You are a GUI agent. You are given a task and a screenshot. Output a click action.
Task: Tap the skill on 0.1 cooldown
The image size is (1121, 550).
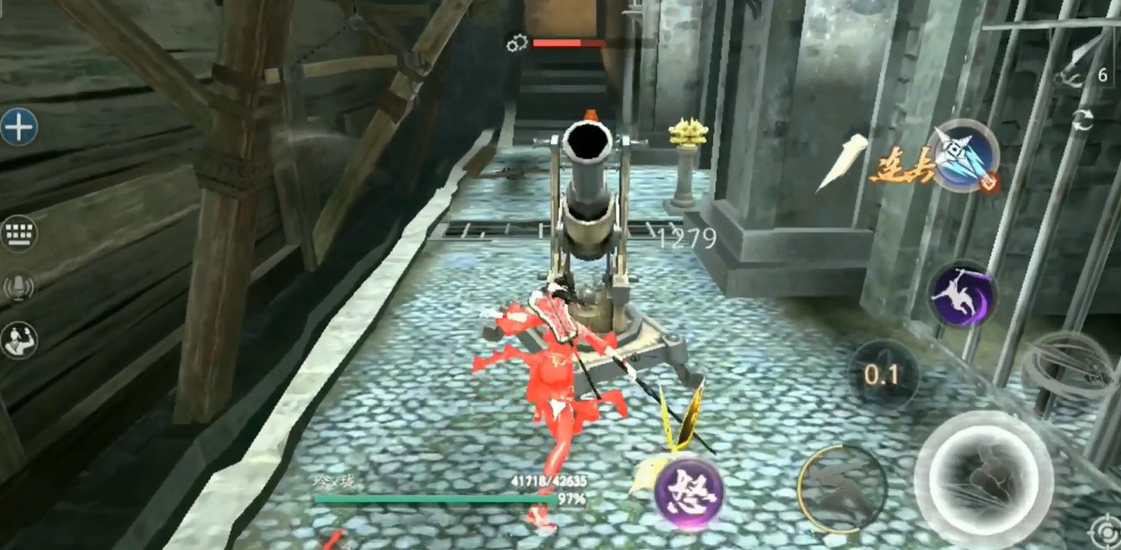pyautogui.click(x=882, y=375)
